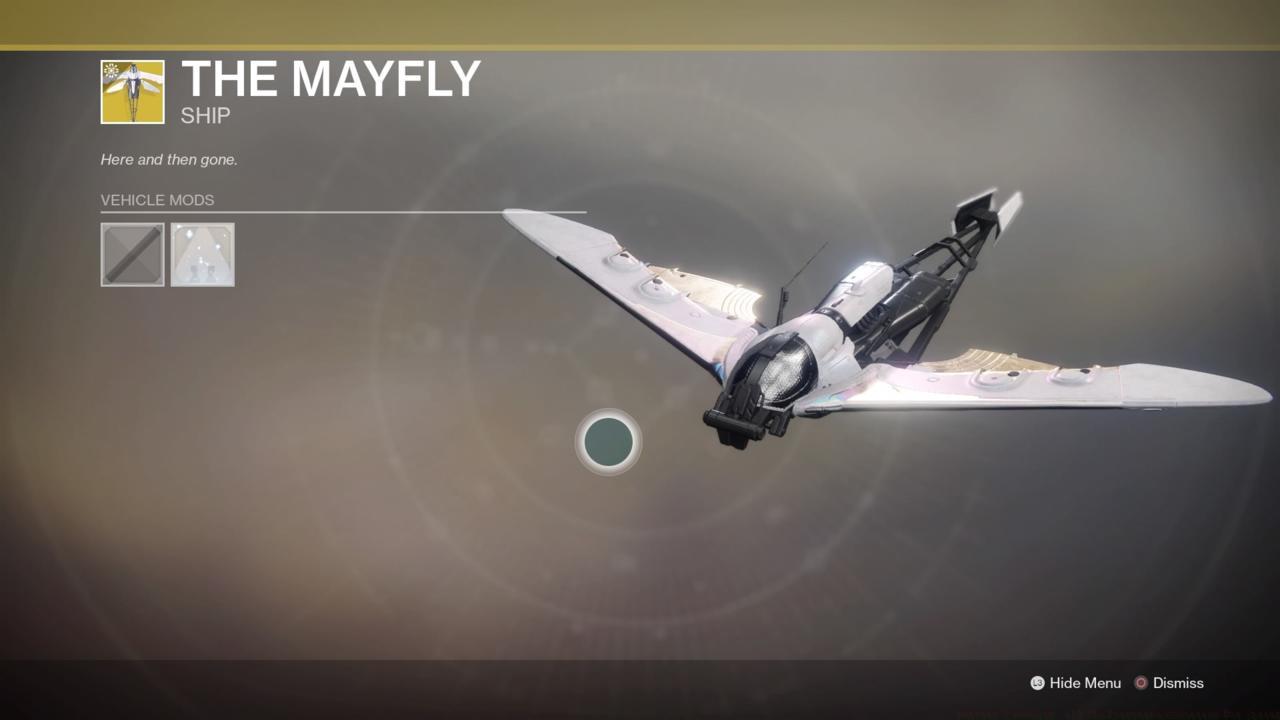Viewport: 1280px width, 720px height.
Task: Click the white transmat preview thumbnail
Action: click(x=202, y=254)
